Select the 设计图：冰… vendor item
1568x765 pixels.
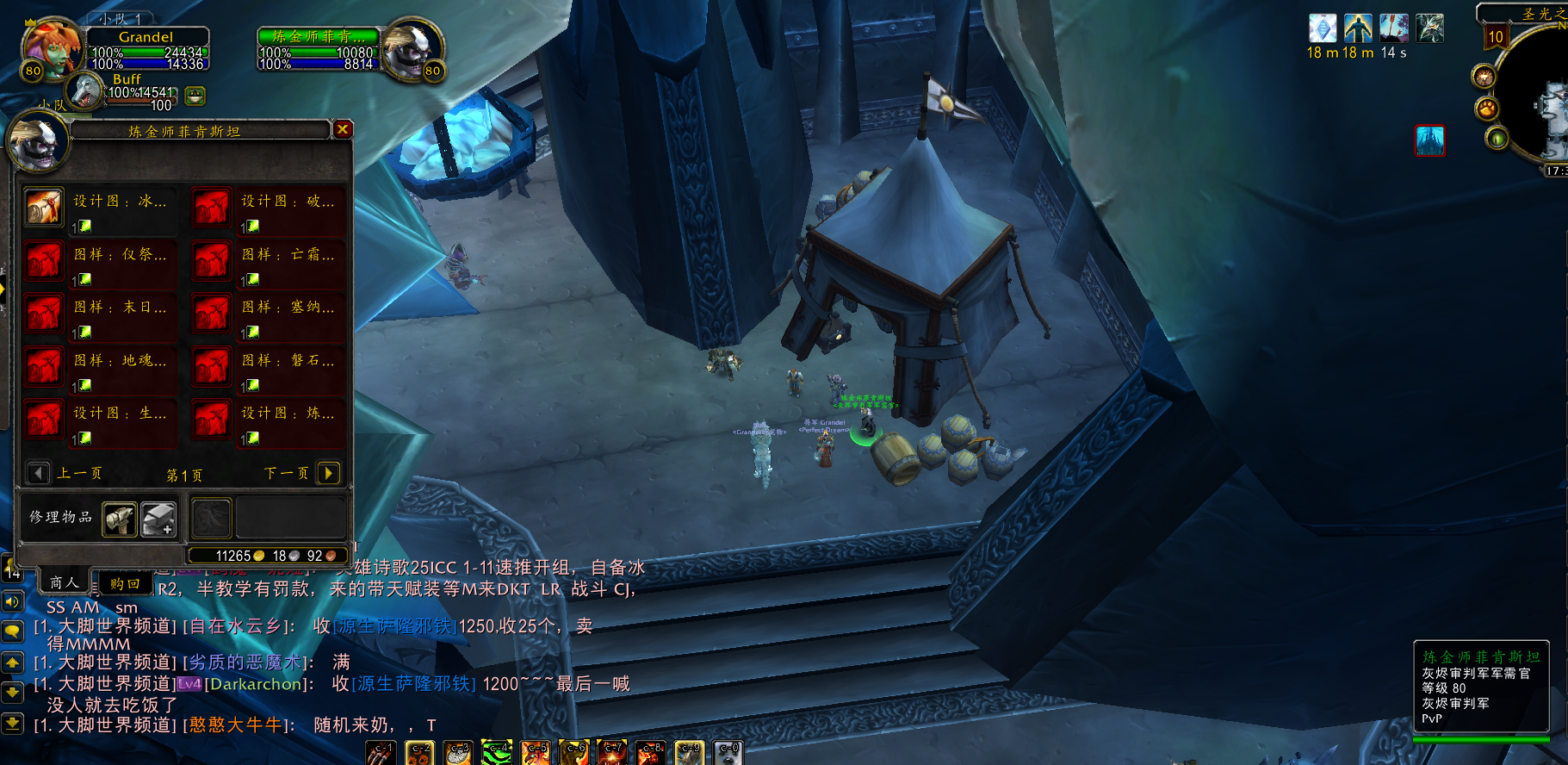(x=44, y=208)
